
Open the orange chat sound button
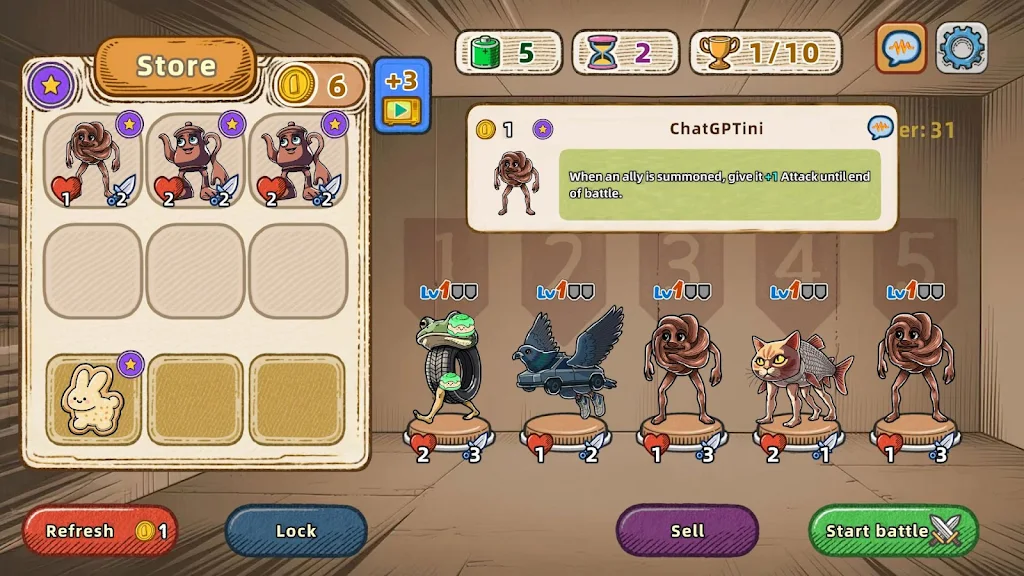click(x=901, y=48)
